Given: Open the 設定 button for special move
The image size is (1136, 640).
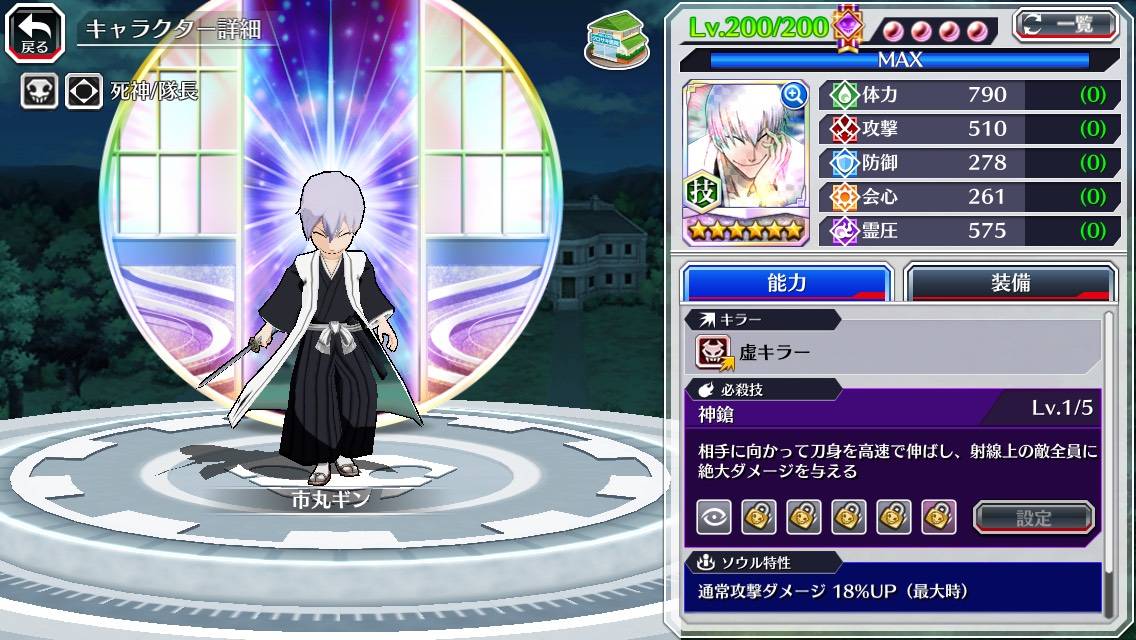Looking at the screenshot, I should coord(1033,518).
